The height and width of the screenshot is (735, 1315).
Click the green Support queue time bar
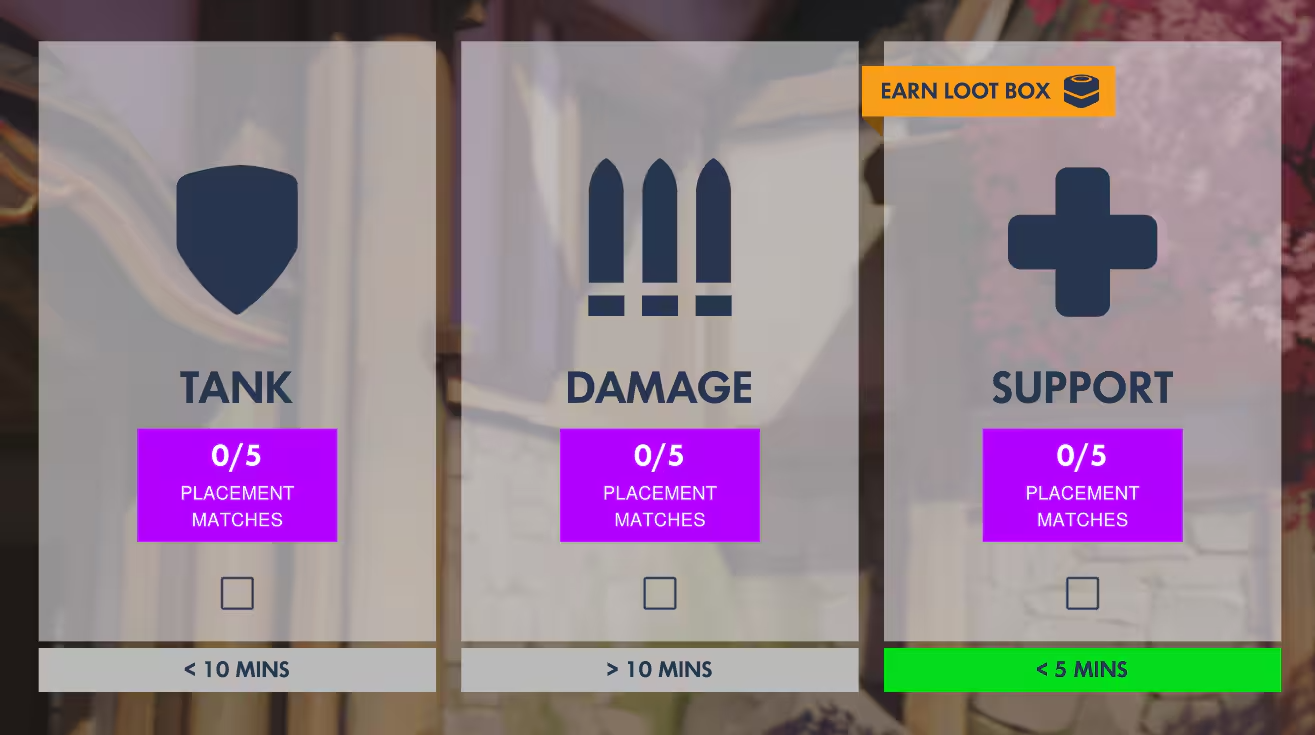[x=1082, y=669]
